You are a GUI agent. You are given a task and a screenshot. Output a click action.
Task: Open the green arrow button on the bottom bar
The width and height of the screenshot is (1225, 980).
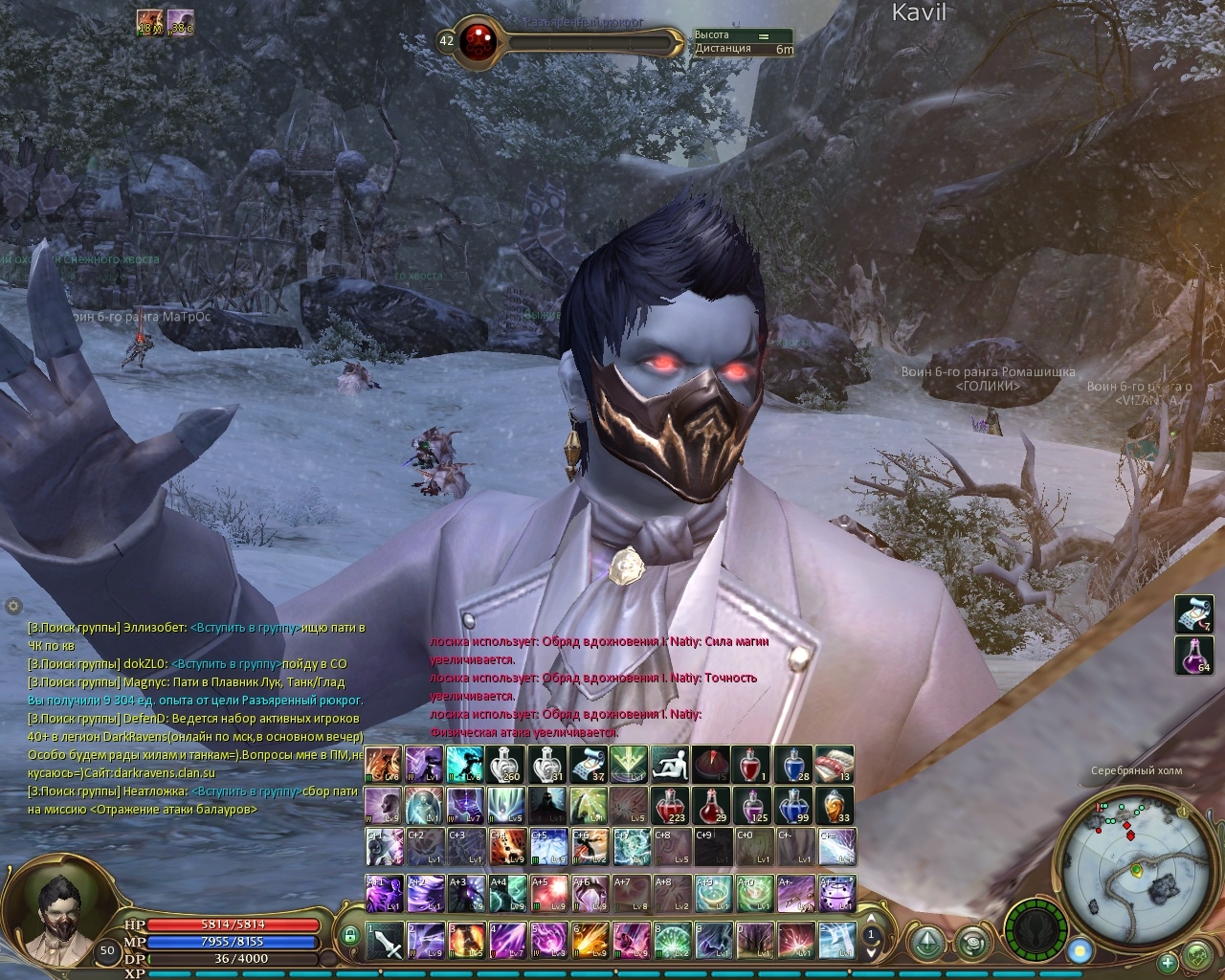[x=924, y=941]
